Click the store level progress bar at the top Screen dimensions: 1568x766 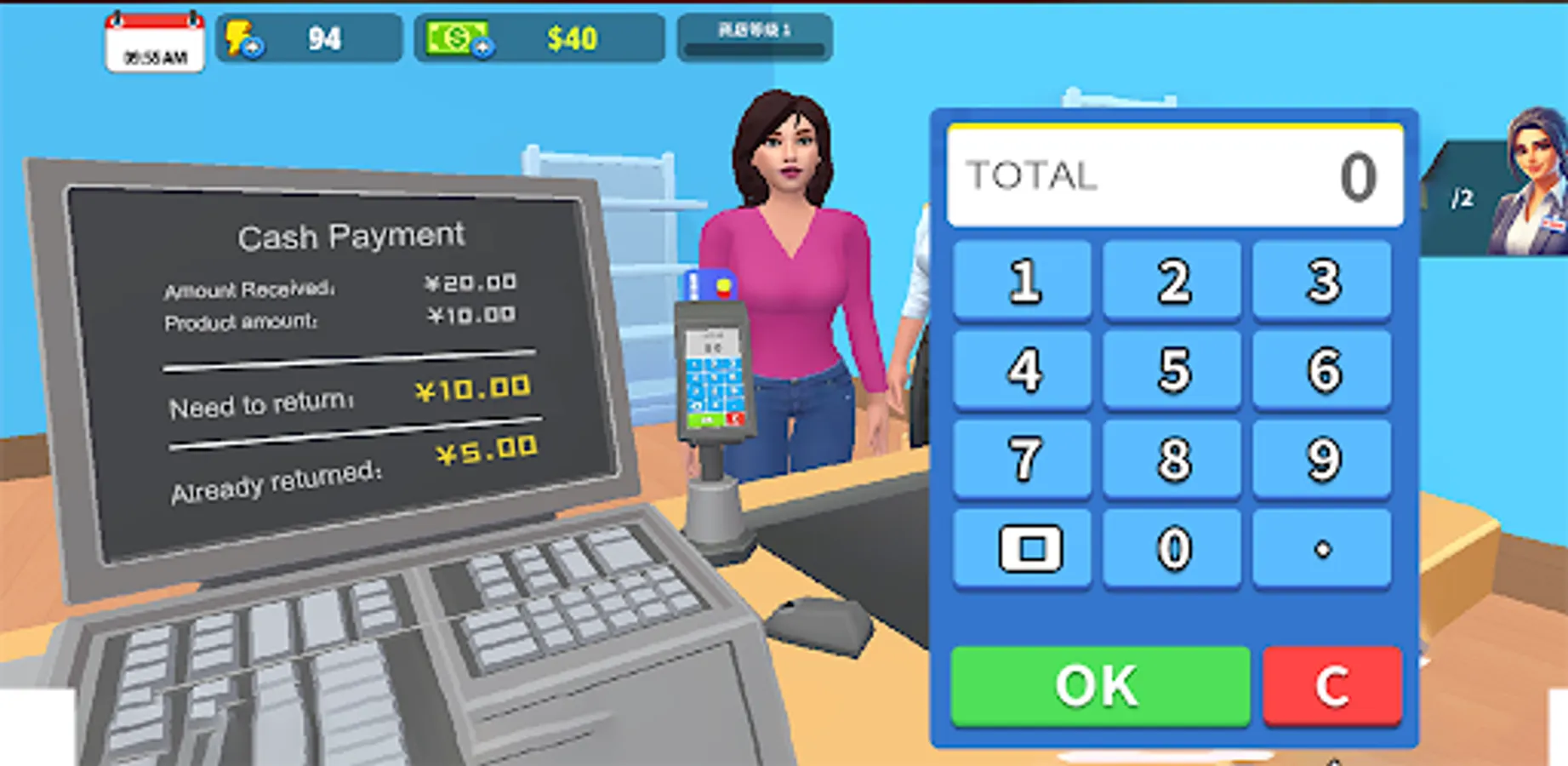pos(754,36)
